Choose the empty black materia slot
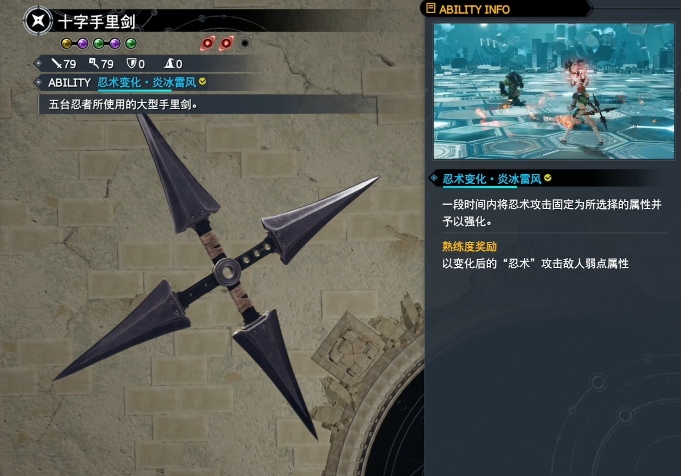 pyautogui.click(x=245, y=43)
